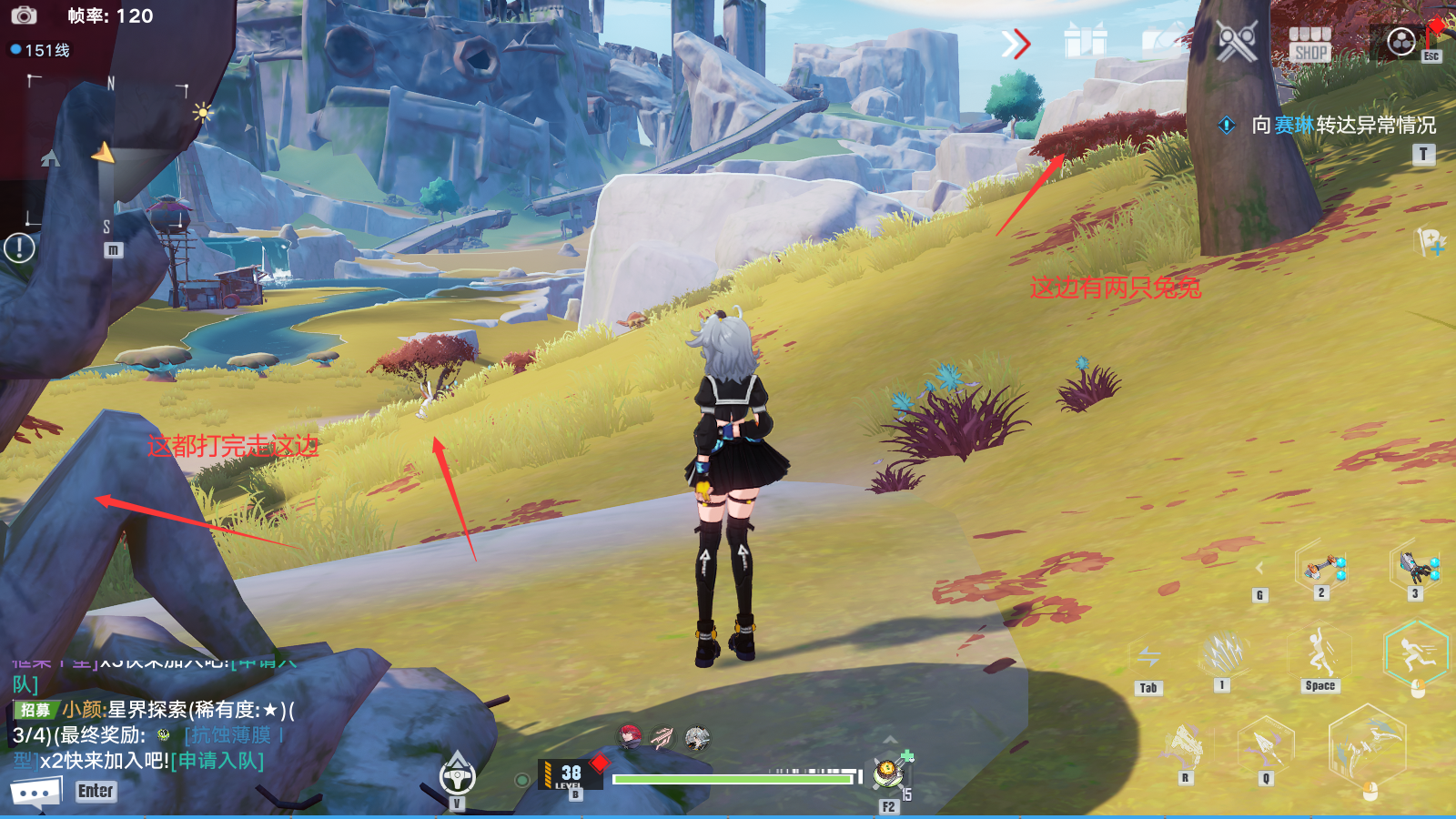Open the gift box rewards icon

pyautogui.click(x=1086, y=41)
